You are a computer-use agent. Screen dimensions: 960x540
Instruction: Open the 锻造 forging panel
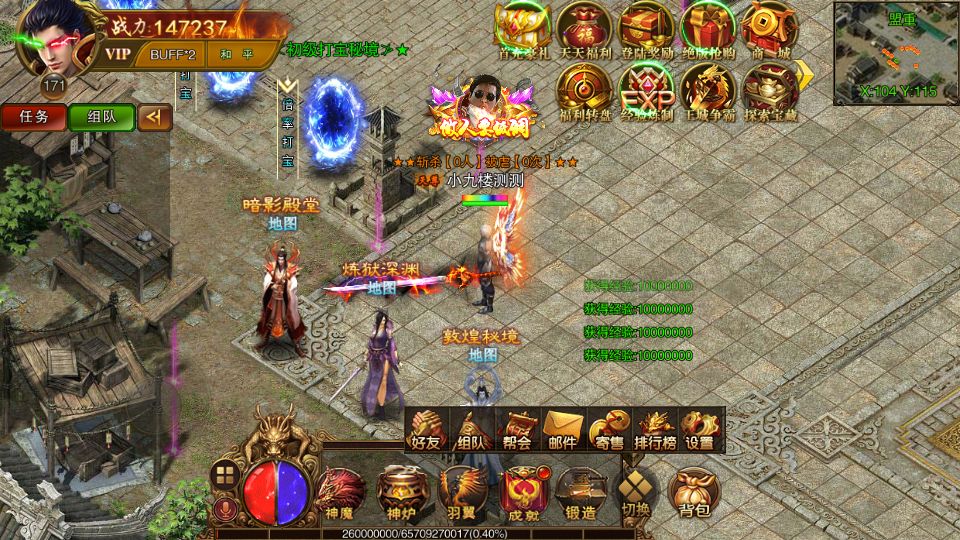(582, 495)
